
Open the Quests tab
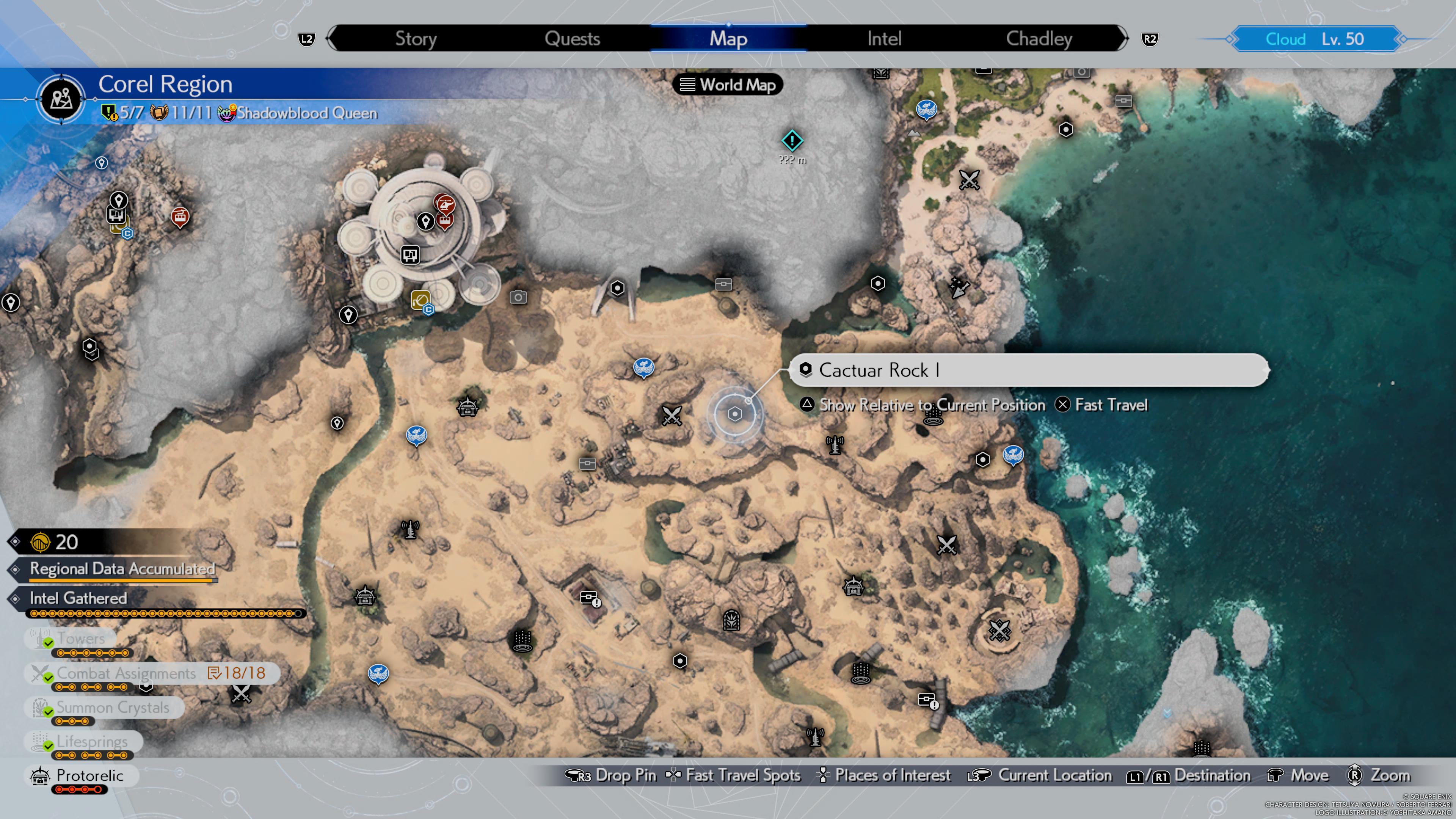click(572, 38)
